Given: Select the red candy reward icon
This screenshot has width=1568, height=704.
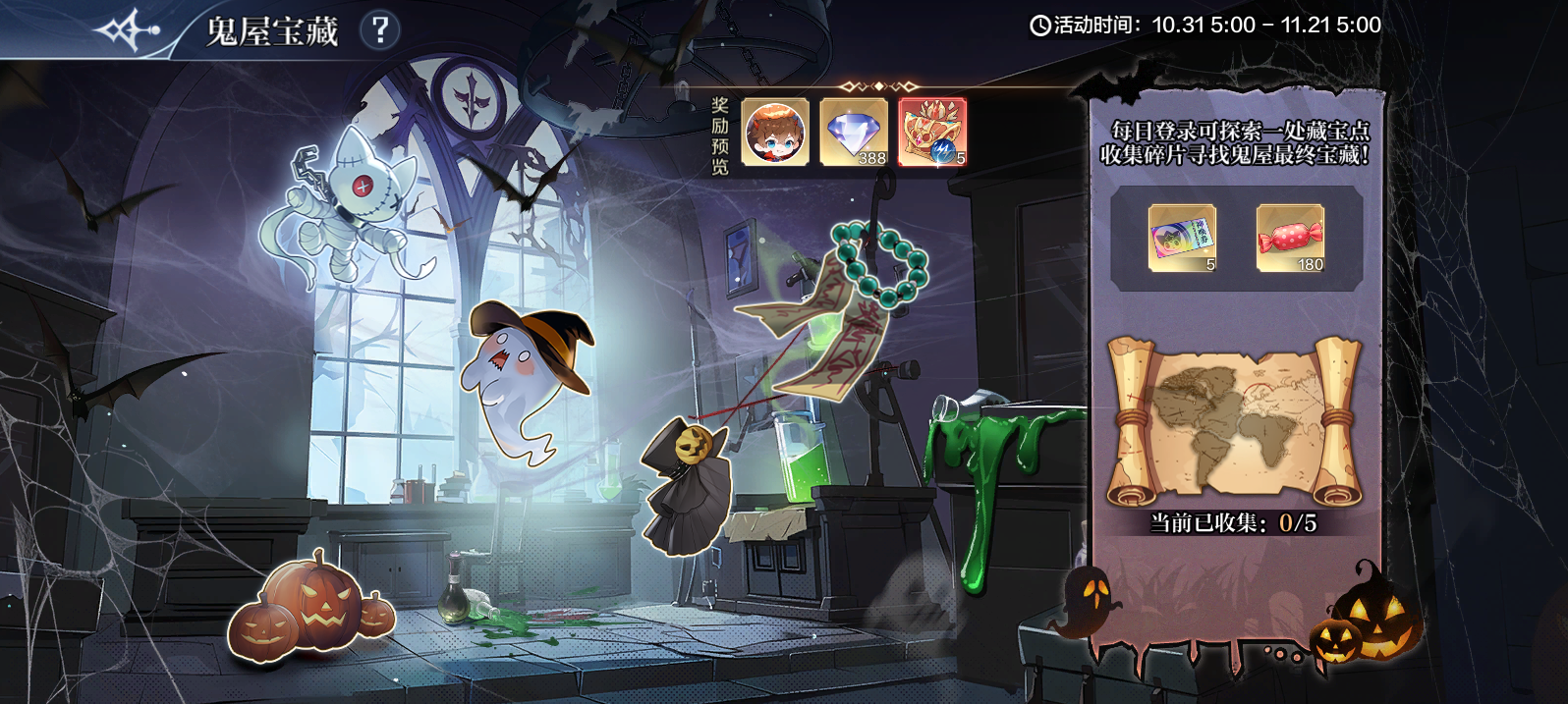Looking at the screenshot, I should tap(1290, 238).
